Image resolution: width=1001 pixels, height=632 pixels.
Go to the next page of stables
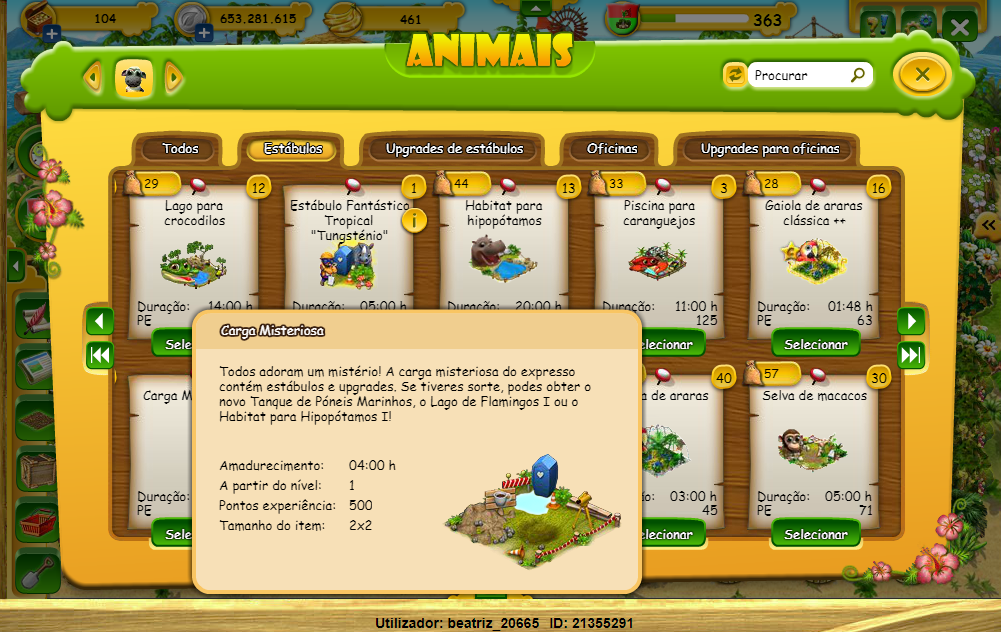911,321
